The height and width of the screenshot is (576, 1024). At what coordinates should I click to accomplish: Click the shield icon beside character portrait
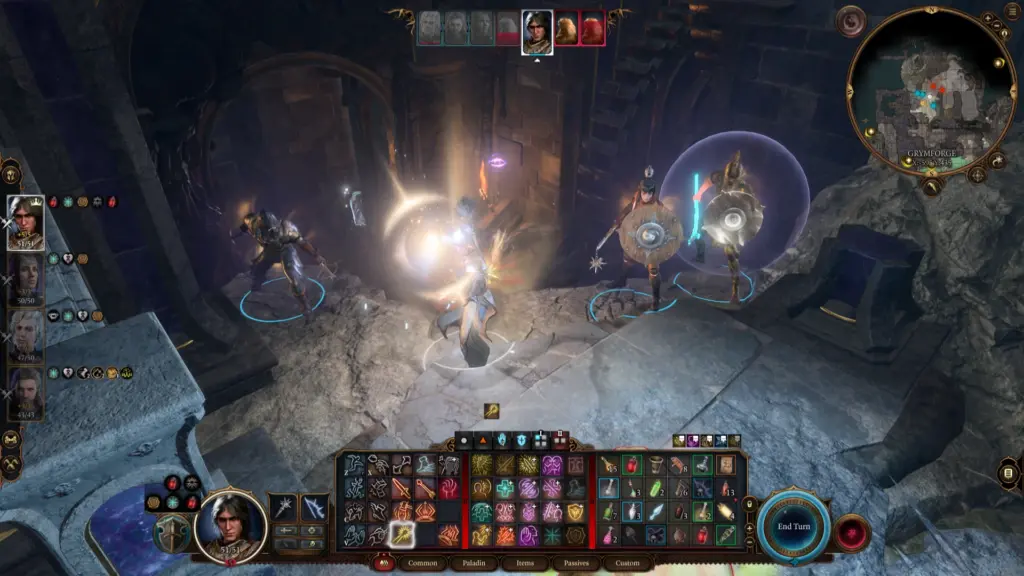pos(172,534)
